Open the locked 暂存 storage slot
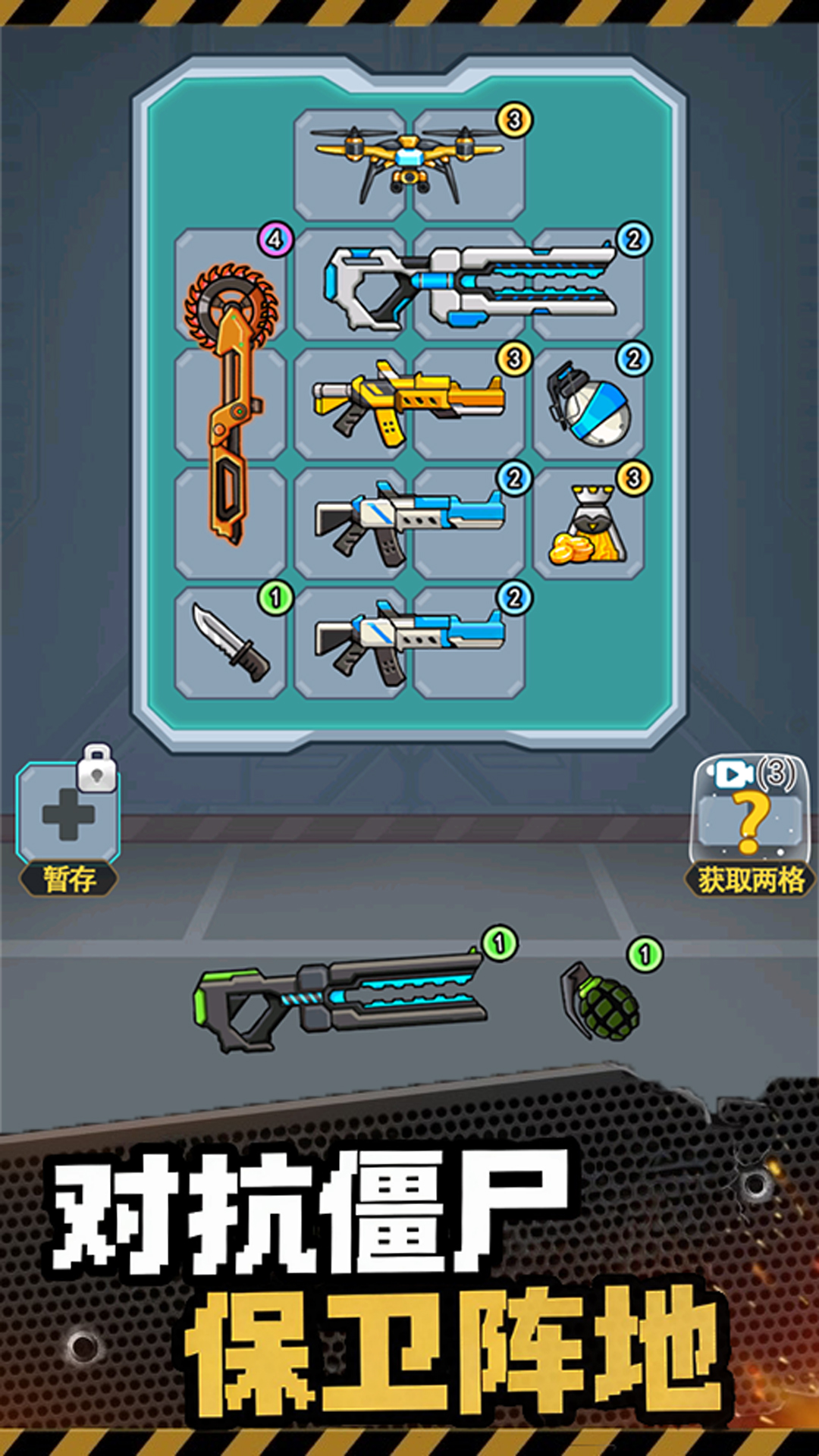The width and height of the screenshot is (819, 1456). click(68, 815)
